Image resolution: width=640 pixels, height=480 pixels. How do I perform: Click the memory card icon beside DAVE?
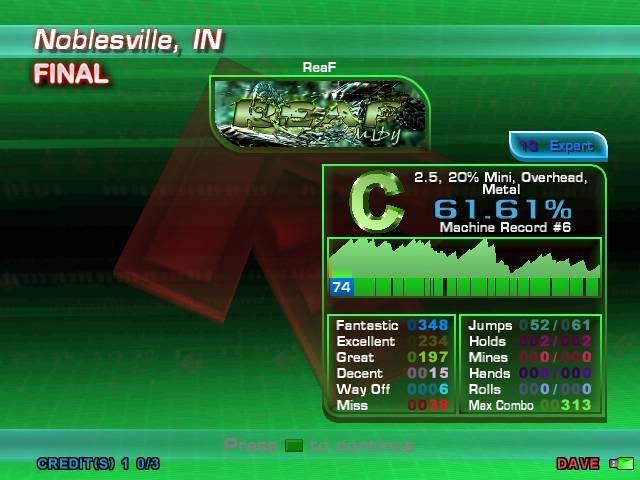click(x=624, y=464)
